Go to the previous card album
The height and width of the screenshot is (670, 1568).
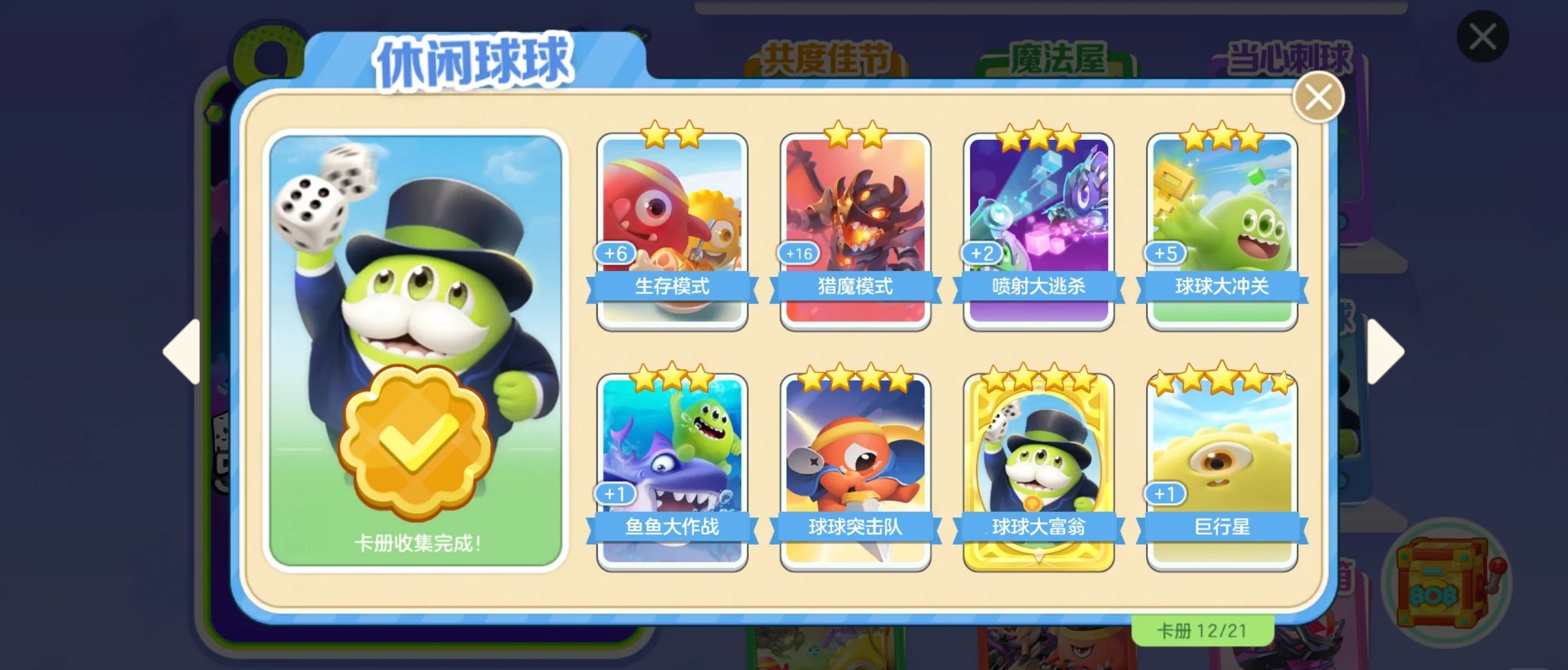pos(183,351)
